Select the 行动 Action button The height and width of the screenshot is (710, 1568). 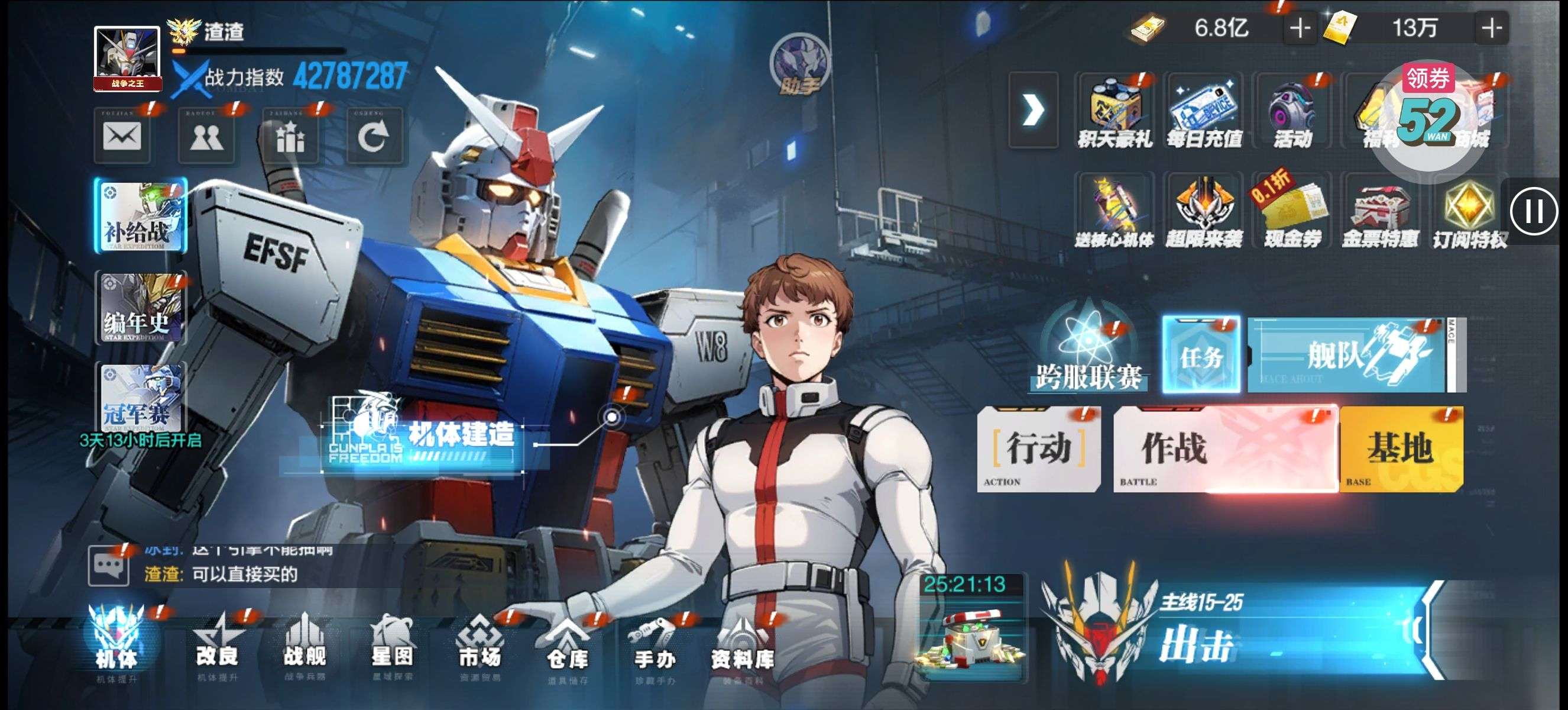point(1038,448)
